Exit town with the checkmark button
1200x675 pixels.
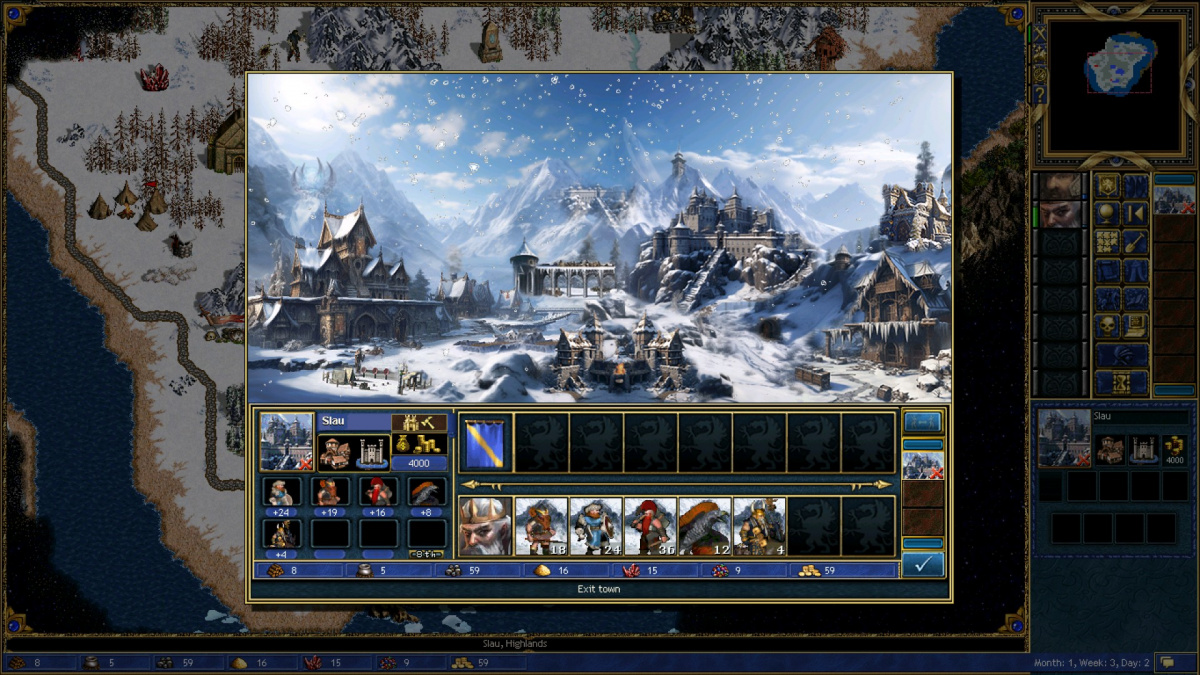[x=922, y=565]
